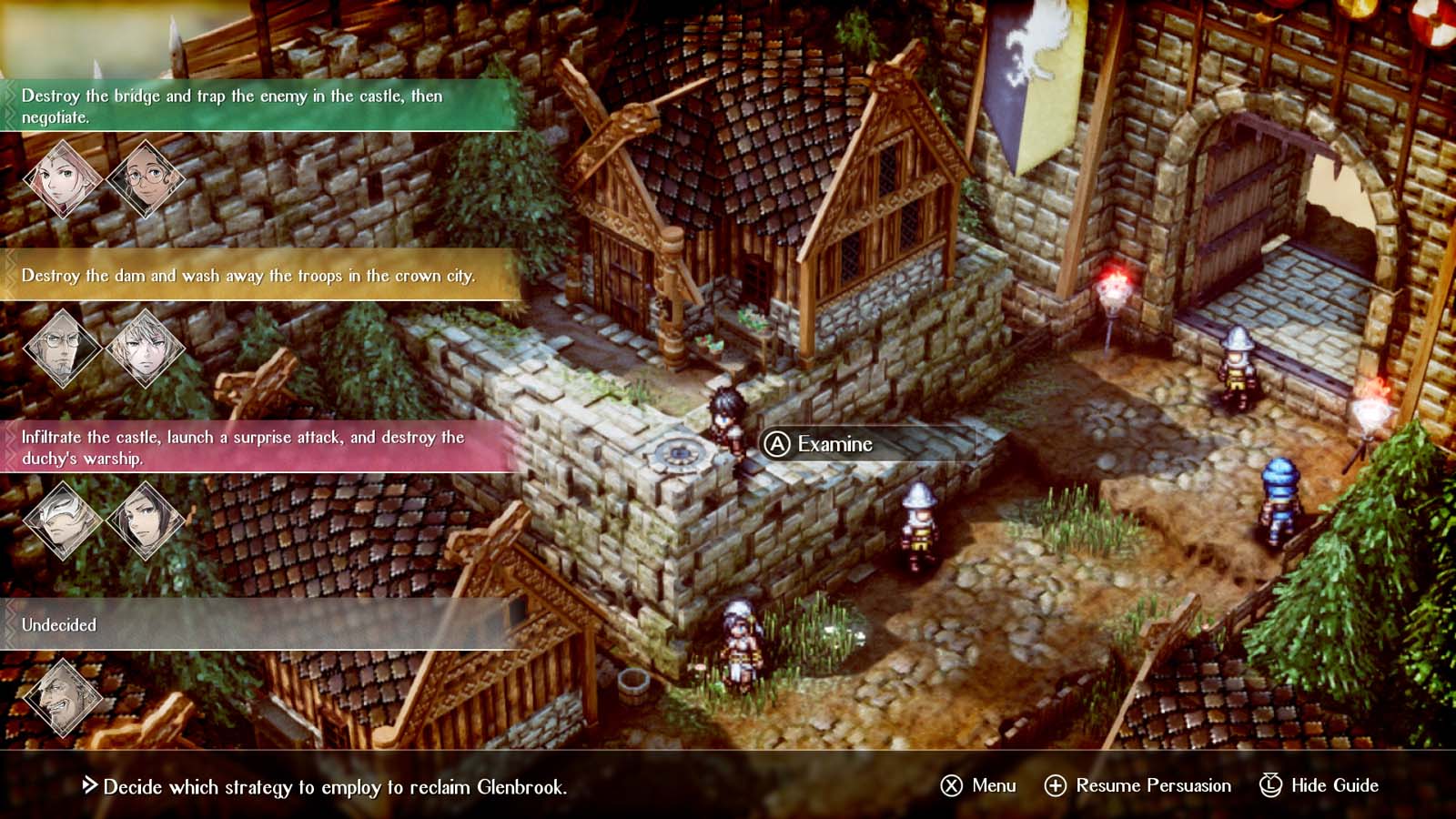The height and width of the screenshot is (819, 1456).
Task: Choose Resume Persuasion
Action: [x=1137, y=785]
